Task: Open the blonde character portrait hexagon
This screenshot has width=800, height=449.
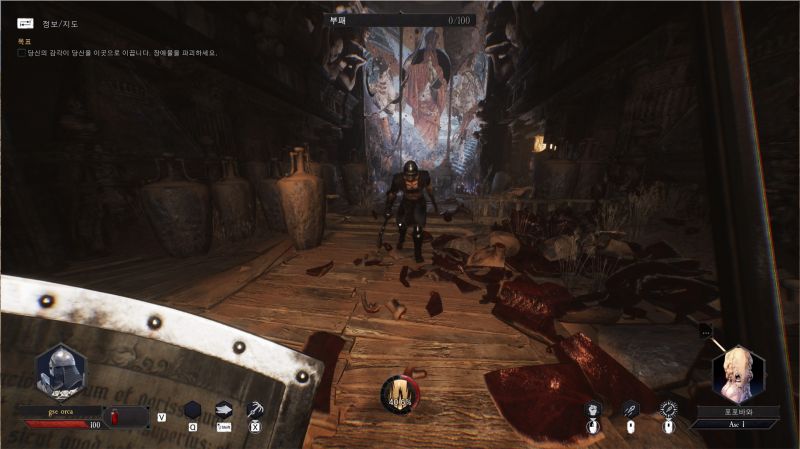Action: tap(738, 373)
